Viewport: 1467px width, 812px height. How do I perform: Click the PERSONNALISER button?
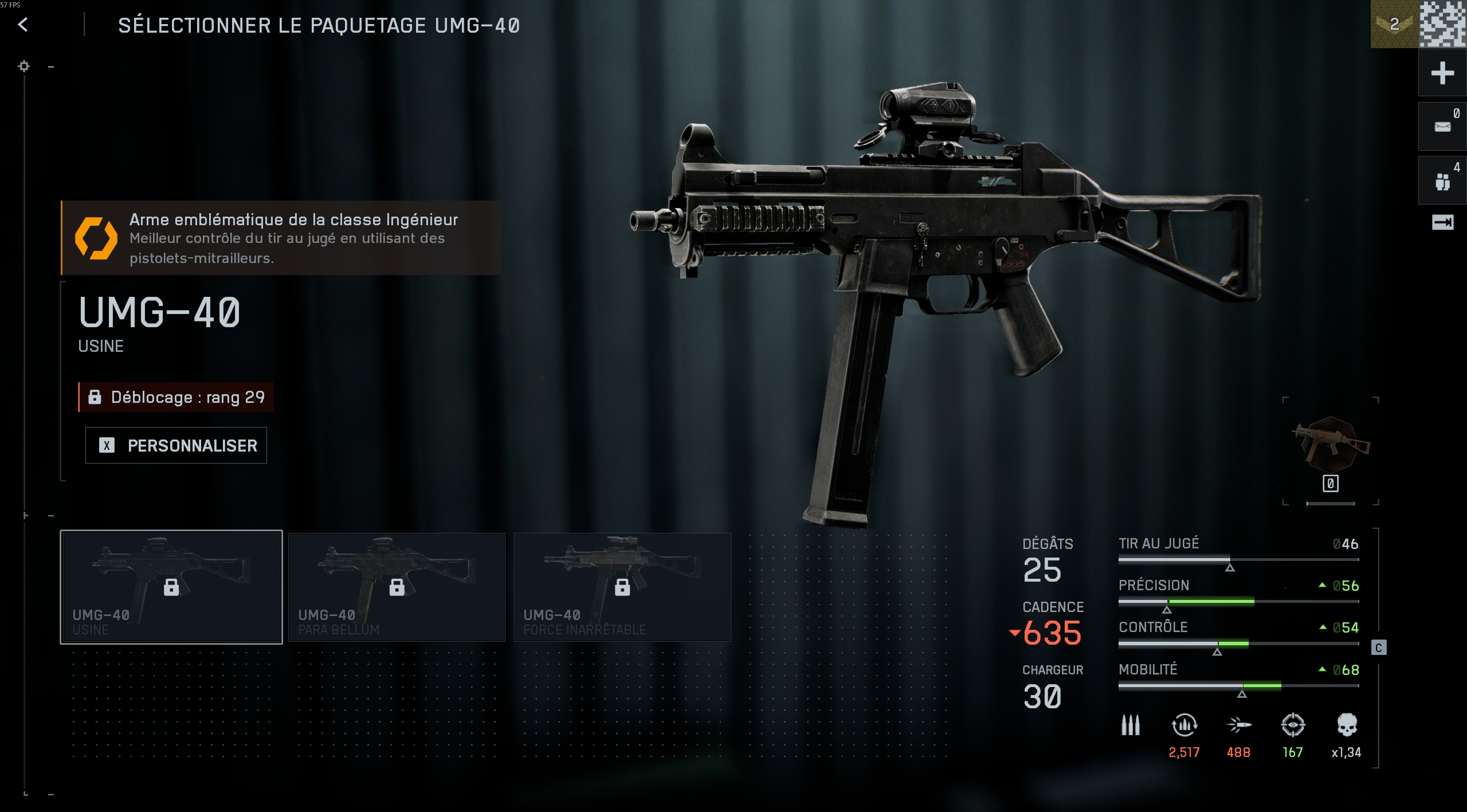176,445
